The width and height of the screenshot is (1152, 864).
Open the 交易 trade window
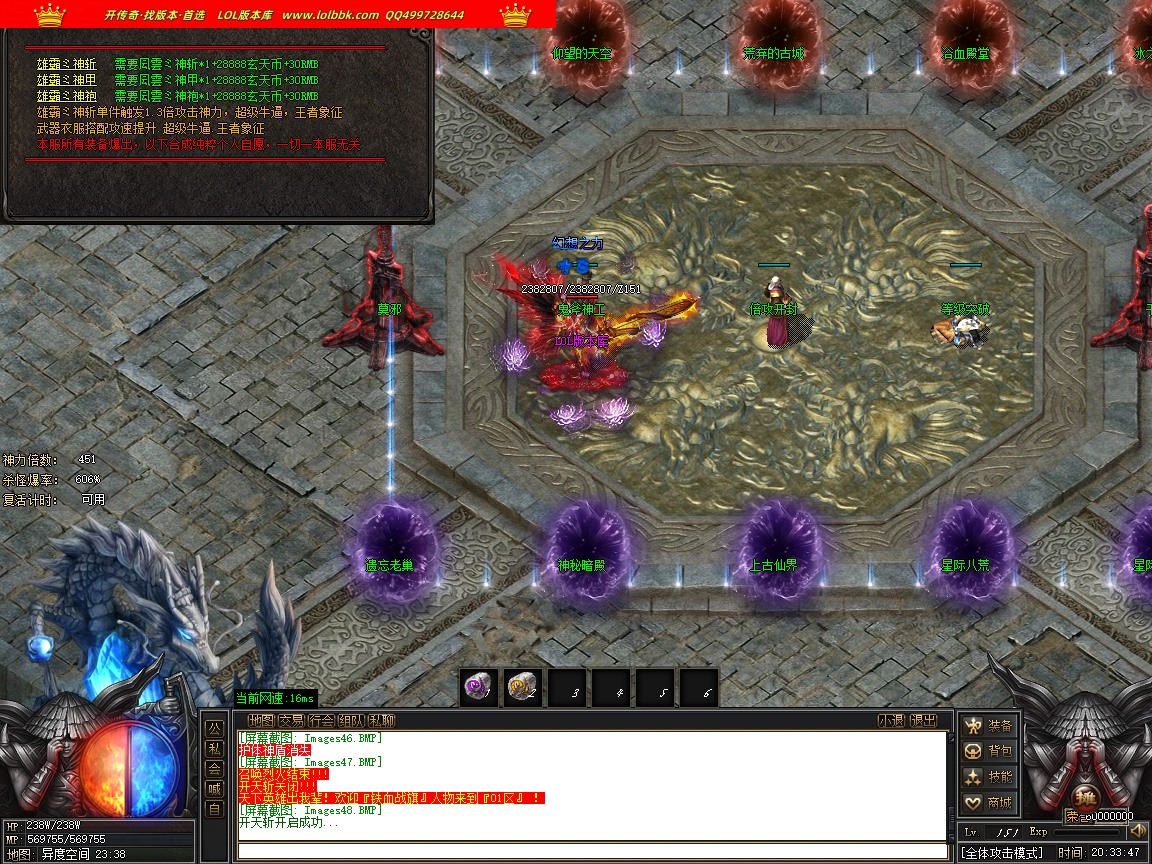291,720
